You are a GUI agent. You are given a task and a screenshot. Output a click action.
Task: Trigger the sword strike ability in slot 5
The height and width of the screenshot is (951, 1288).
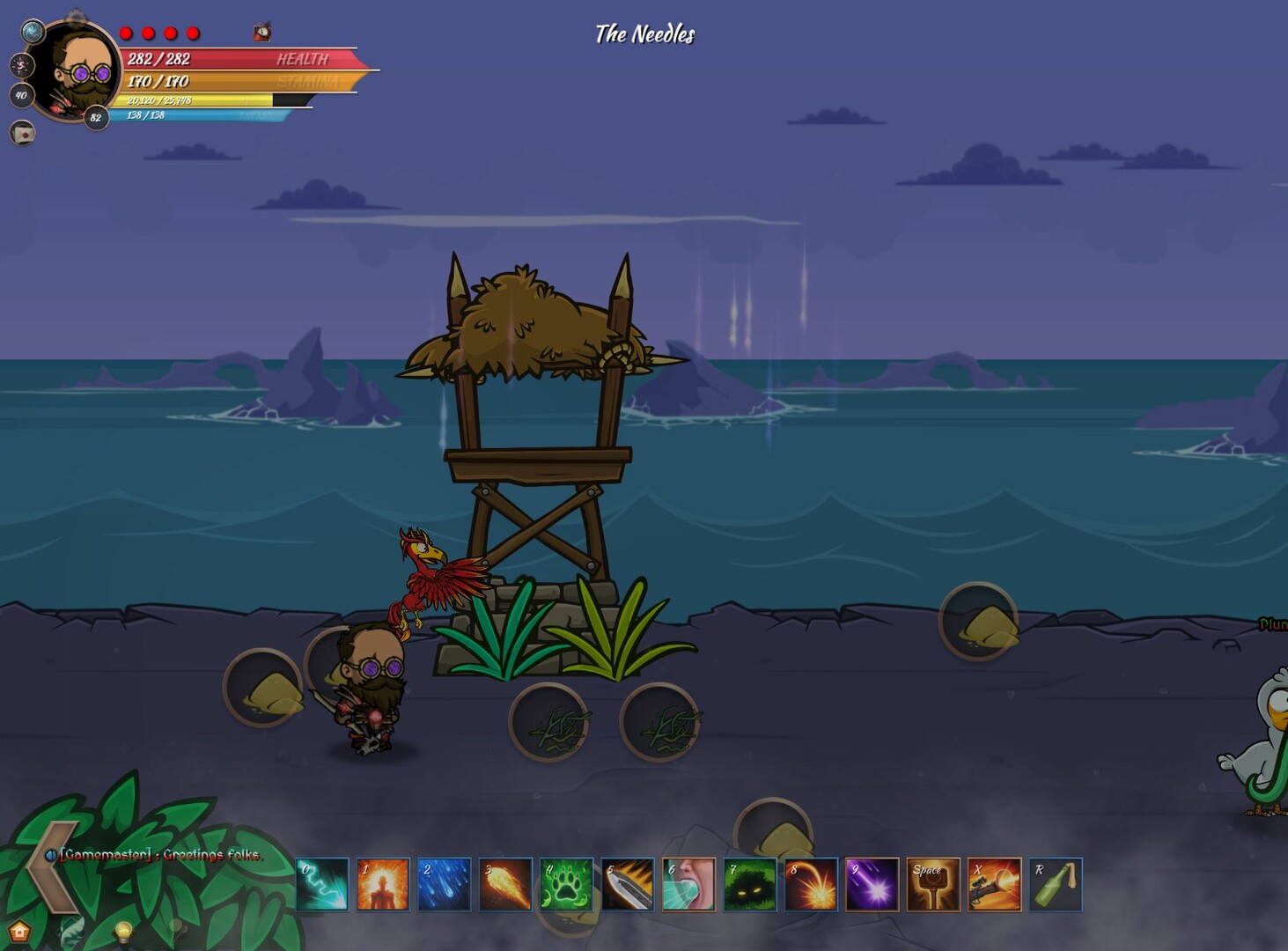point(627,885)
